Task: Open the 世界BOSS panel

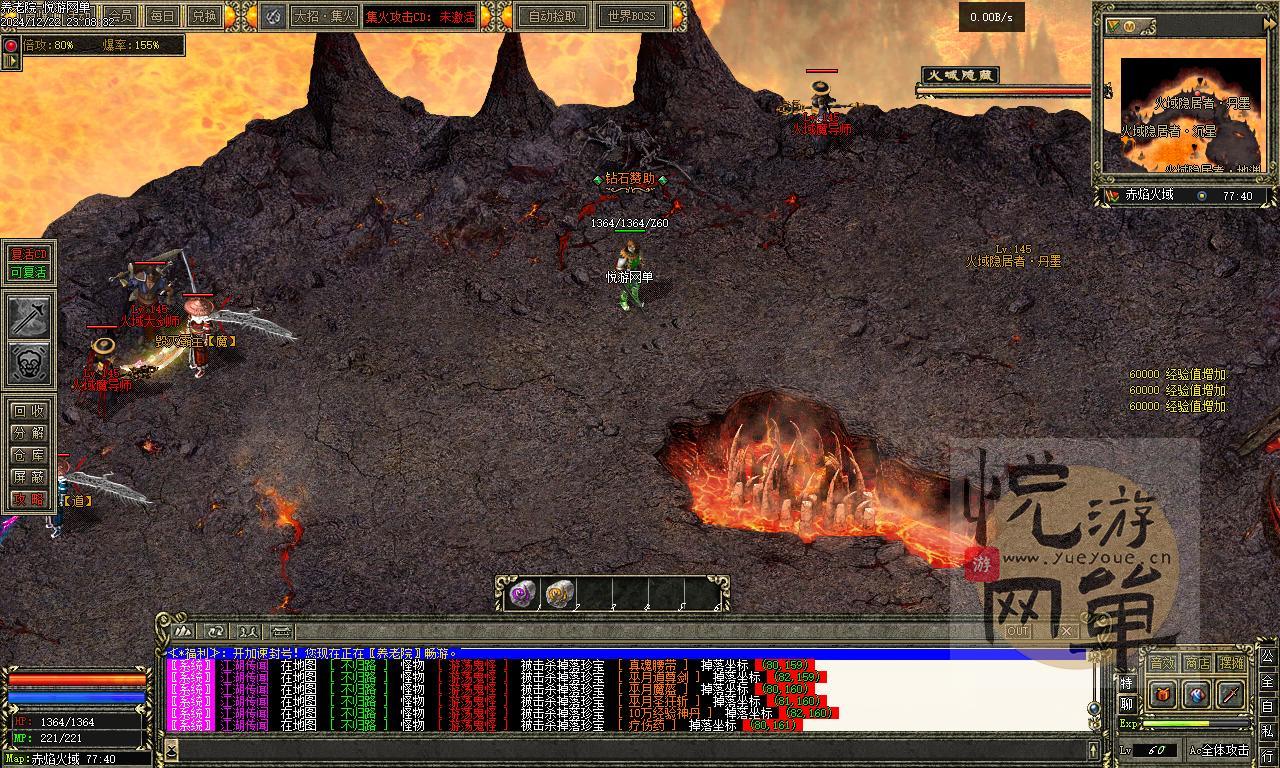Action: [x=631, y=16]
